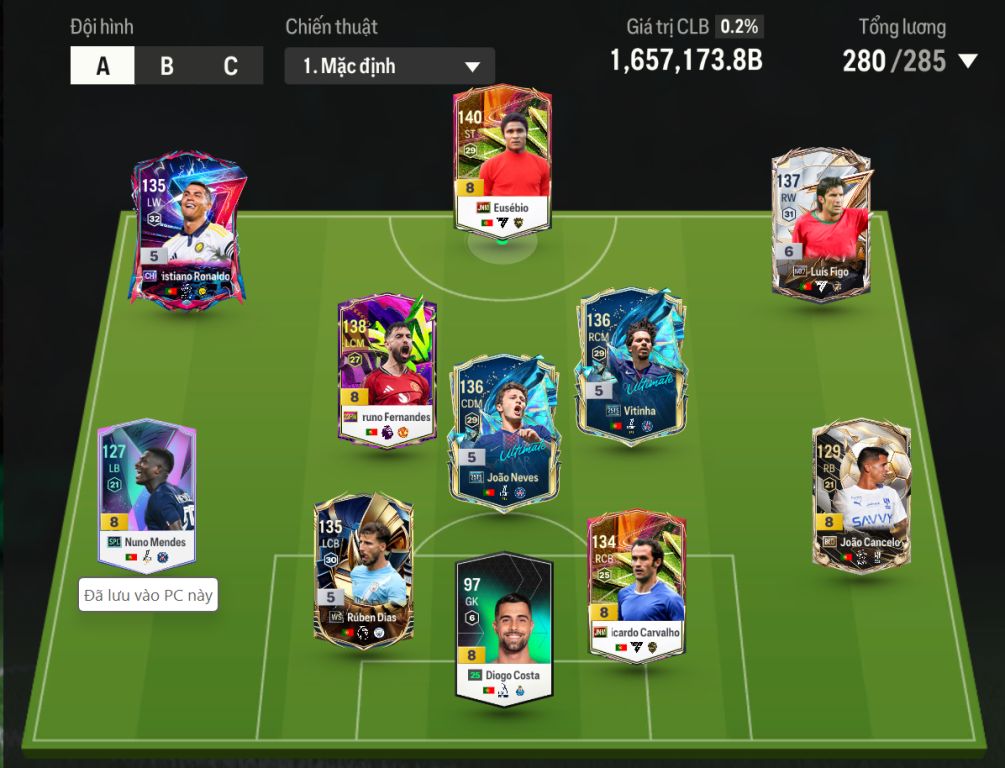
Task: Select the Diogo Costa goalkeeper card
Action: (x=503, y=627)
